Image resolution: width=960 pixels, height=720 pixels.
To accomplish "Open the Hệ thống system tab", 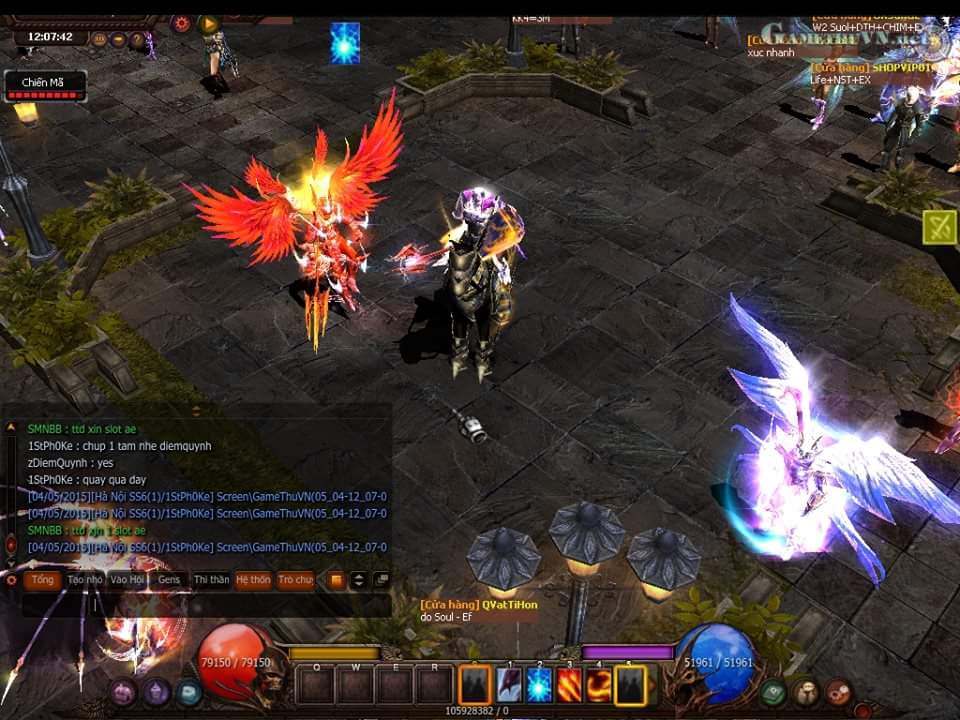I will [253, 580].
